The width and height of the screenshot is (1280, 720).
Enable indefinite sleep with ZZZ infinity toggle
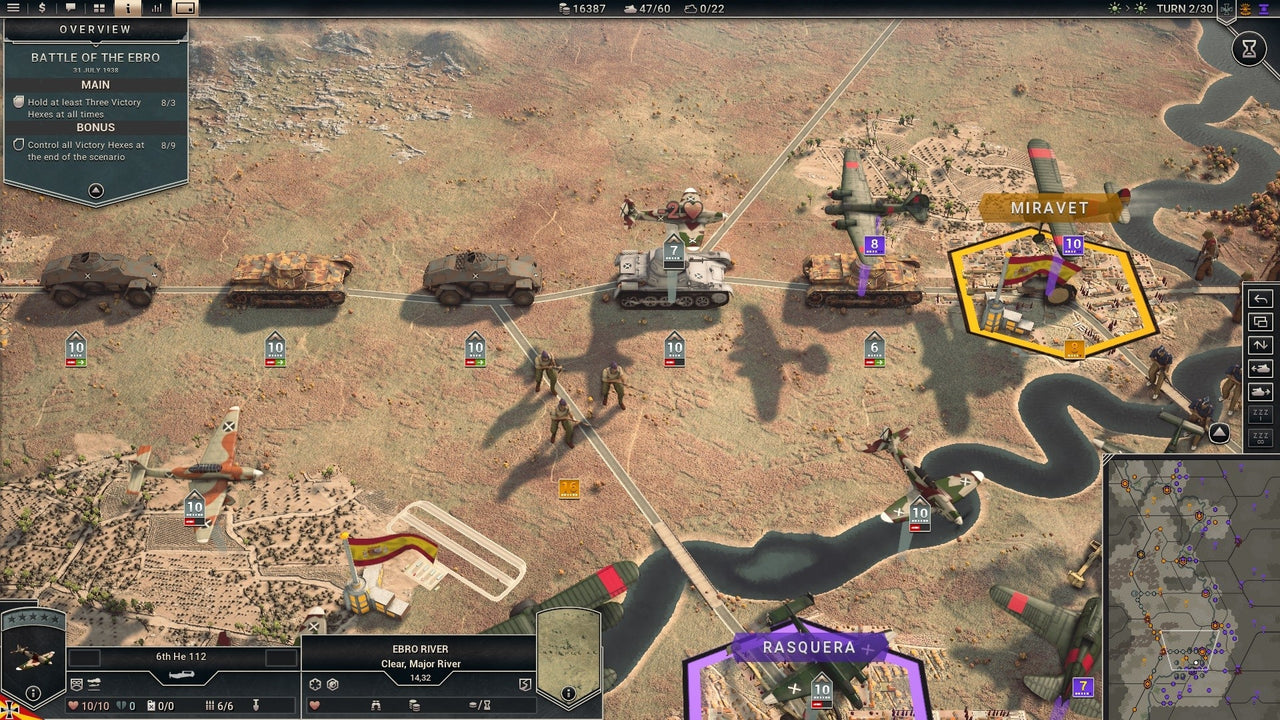point(1259,437)
